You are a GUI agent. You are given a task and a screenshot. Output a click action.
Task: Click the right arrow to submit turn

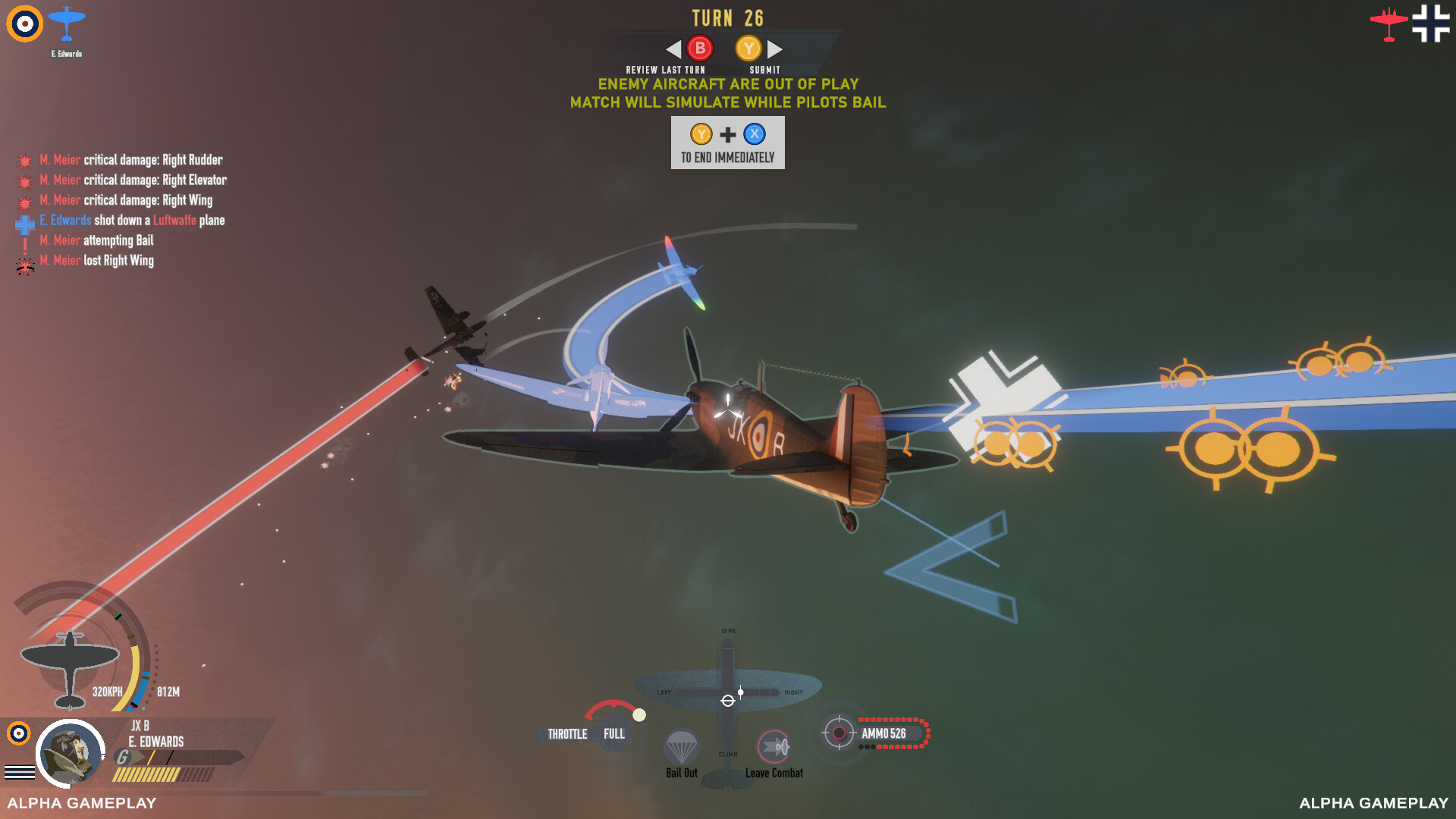tap(775, 49)
